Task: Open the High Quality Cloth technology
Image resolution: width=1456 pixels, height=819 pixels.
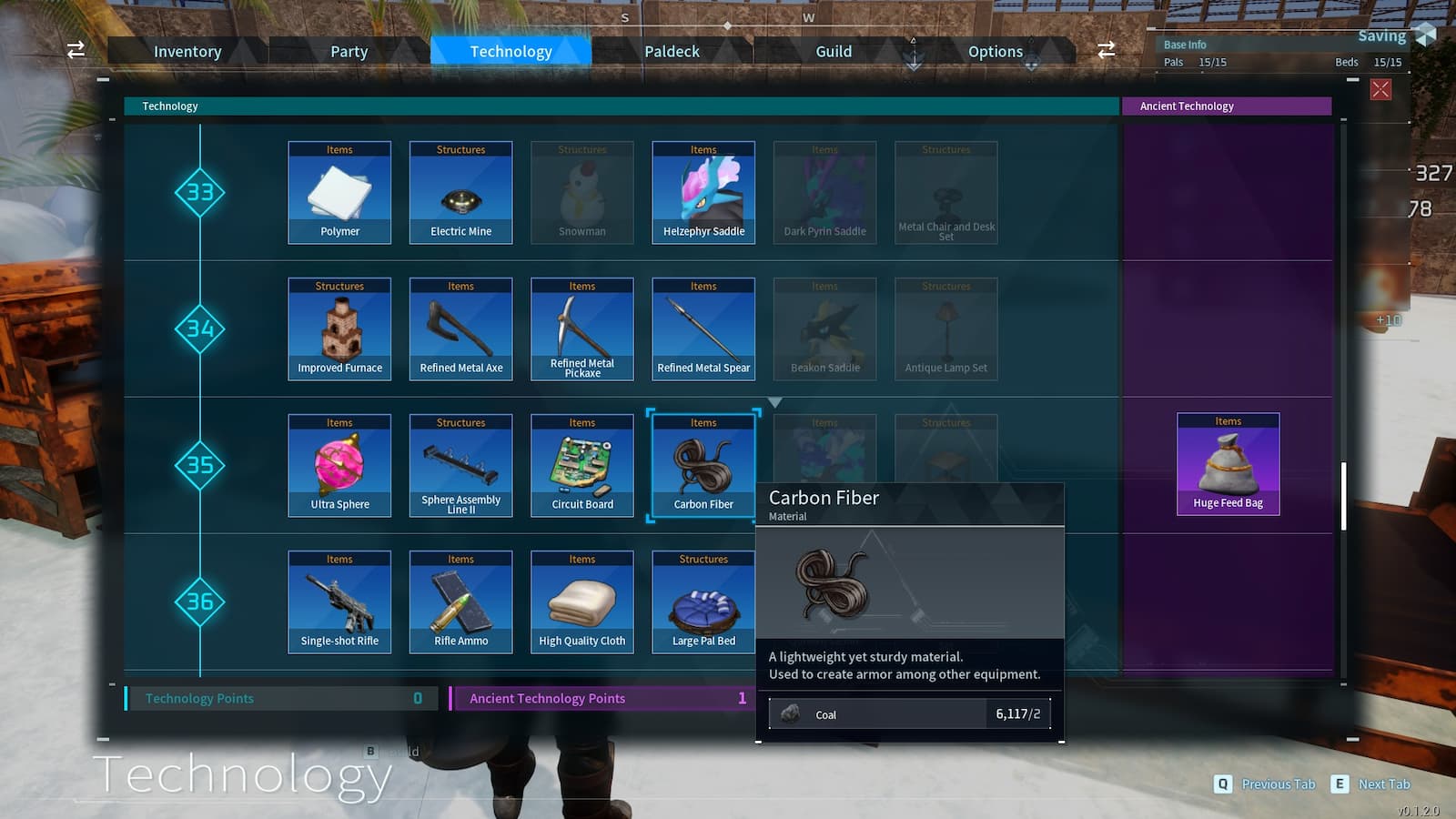Action: tap(582, 601)
